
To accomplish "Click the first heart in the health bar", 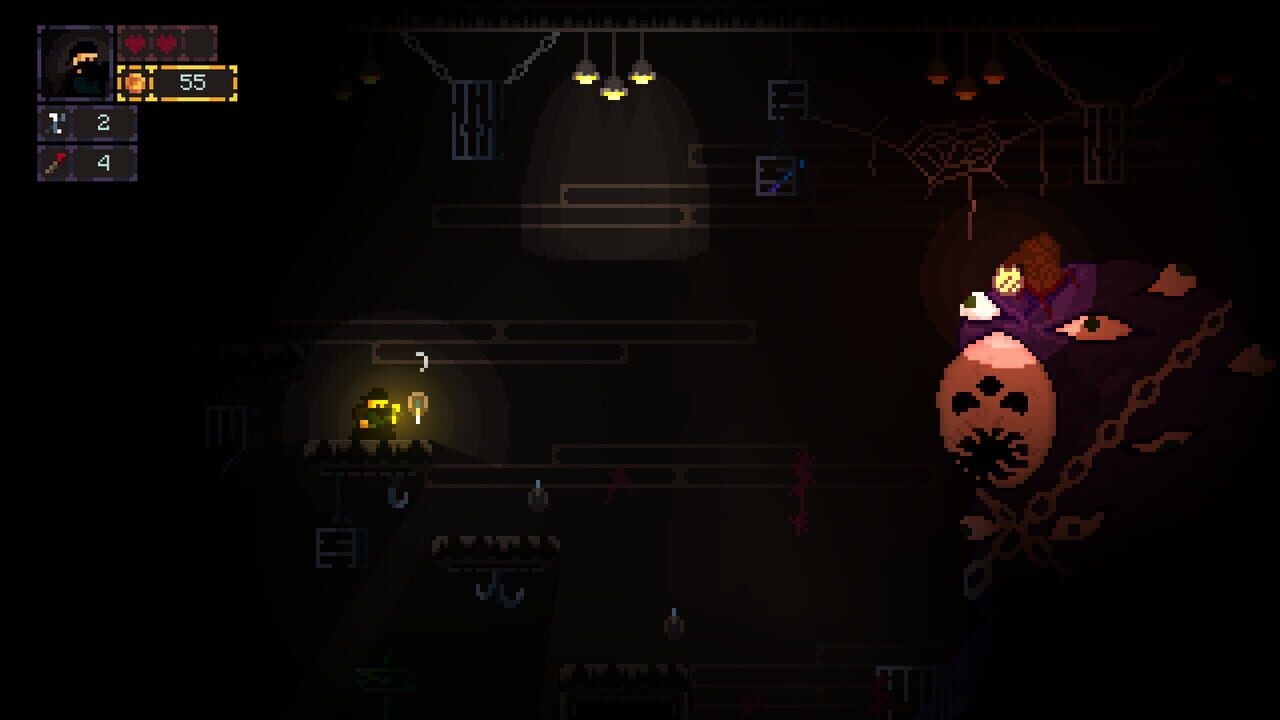I will tap(134, 43).
